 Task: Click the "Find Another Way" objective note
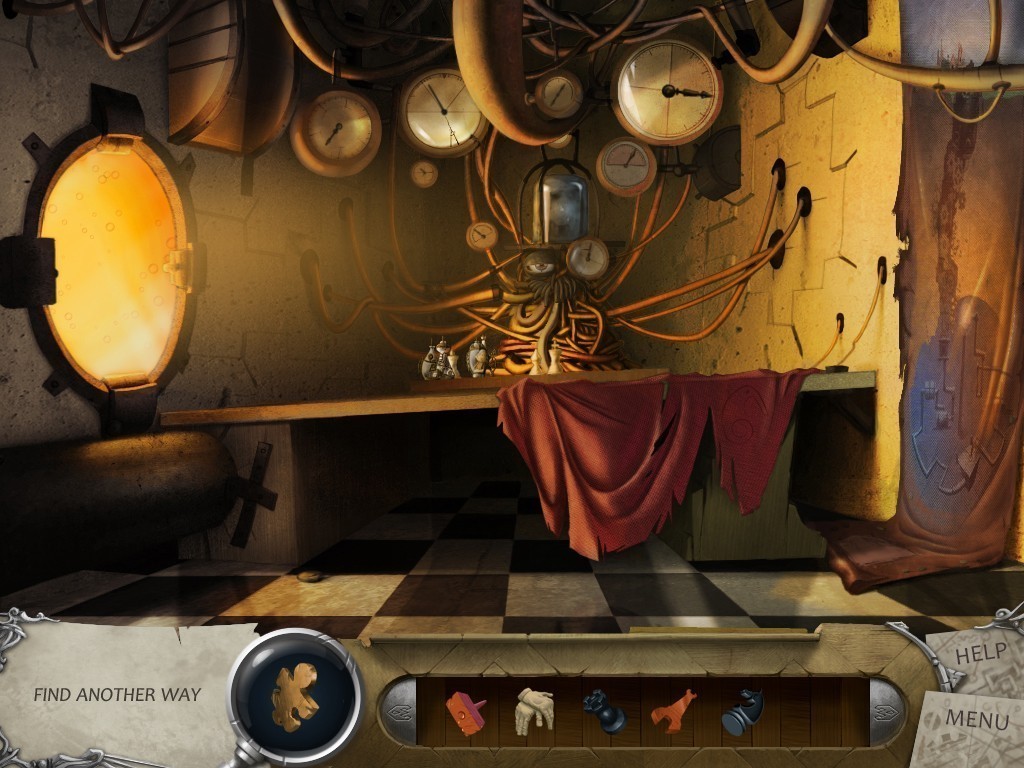click(117, 694)
